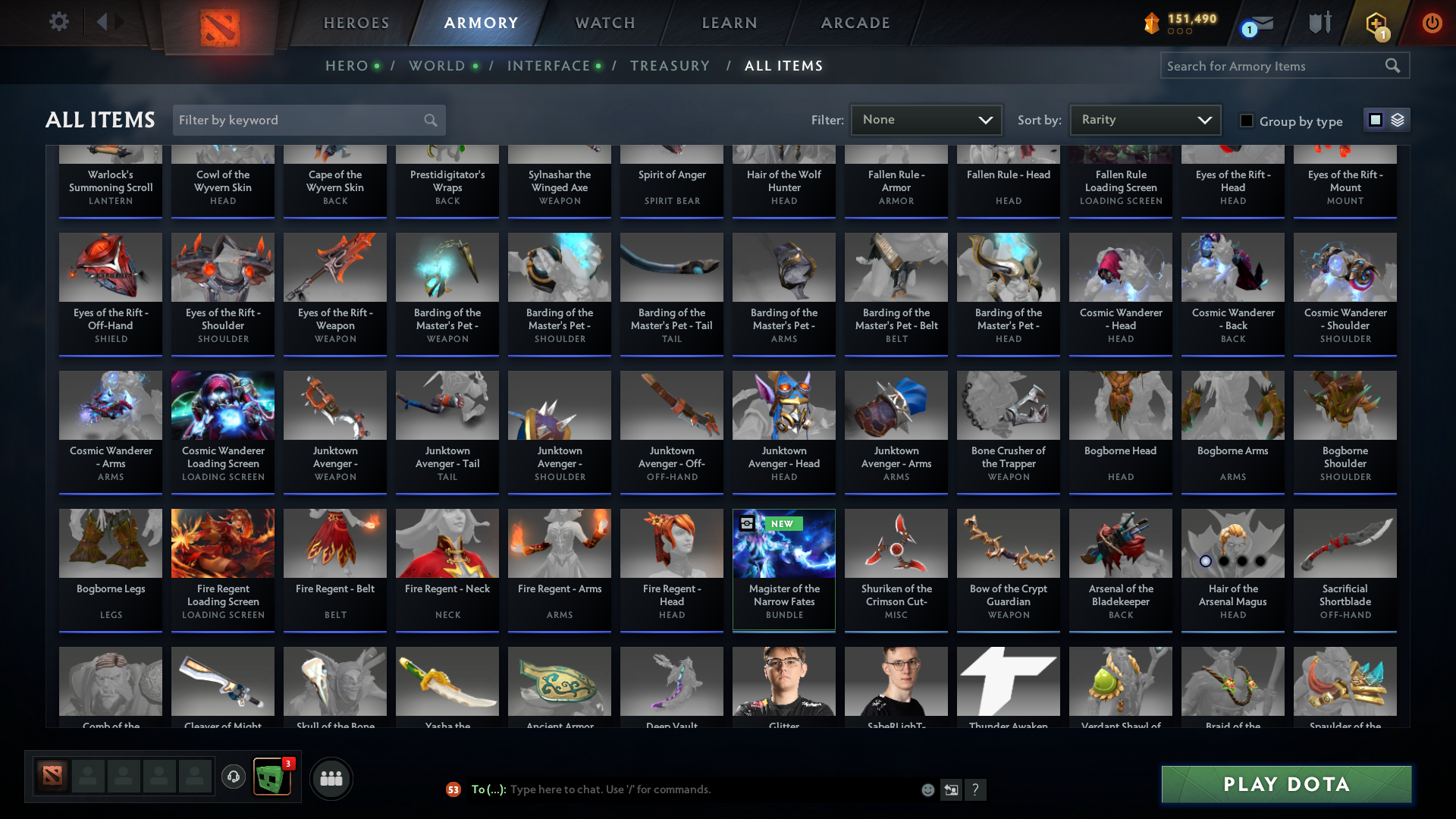Toggle the single-item view square icon
This screenshot has width=1456, height=819.
[1375, 120]
